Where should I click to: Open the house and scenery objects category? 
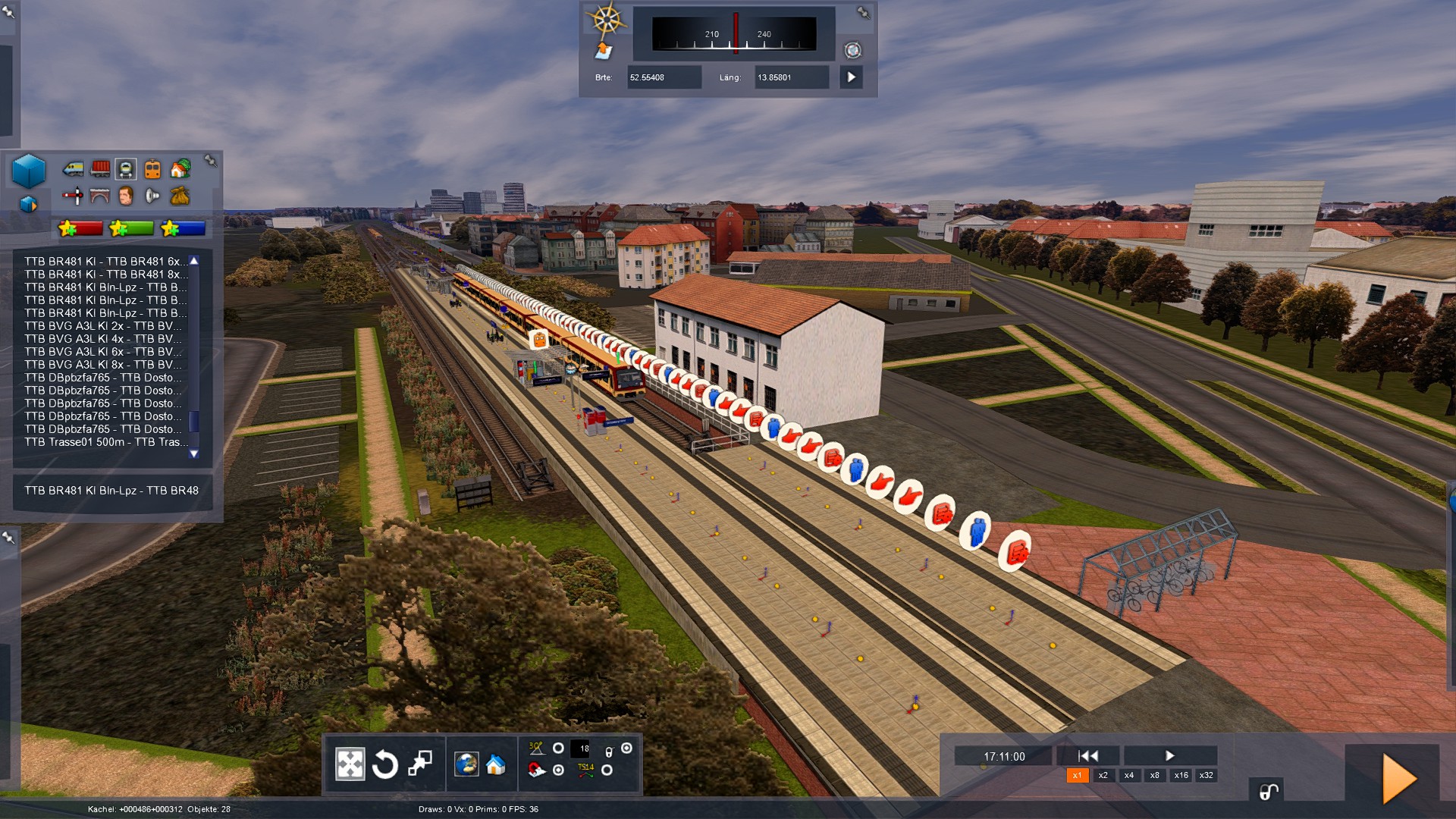[180, 168]
